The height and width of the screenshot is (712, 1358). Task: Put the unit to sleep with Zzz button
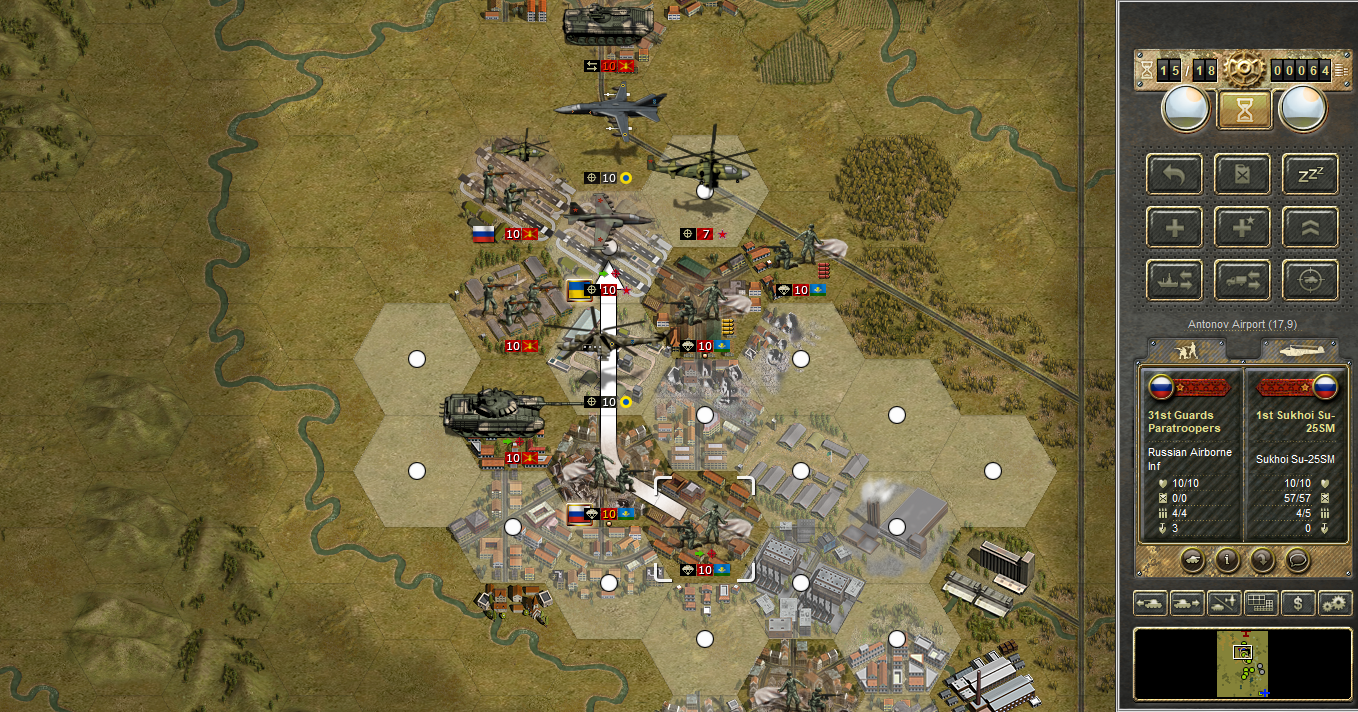1310,174
